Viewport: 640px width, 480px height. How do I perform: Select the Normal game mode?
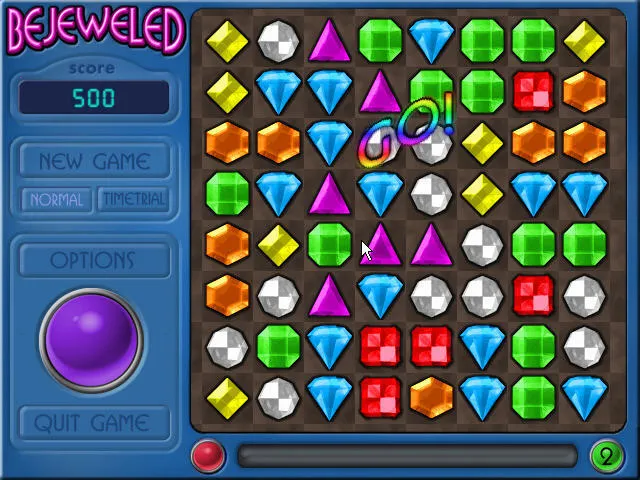pos(56,199)
